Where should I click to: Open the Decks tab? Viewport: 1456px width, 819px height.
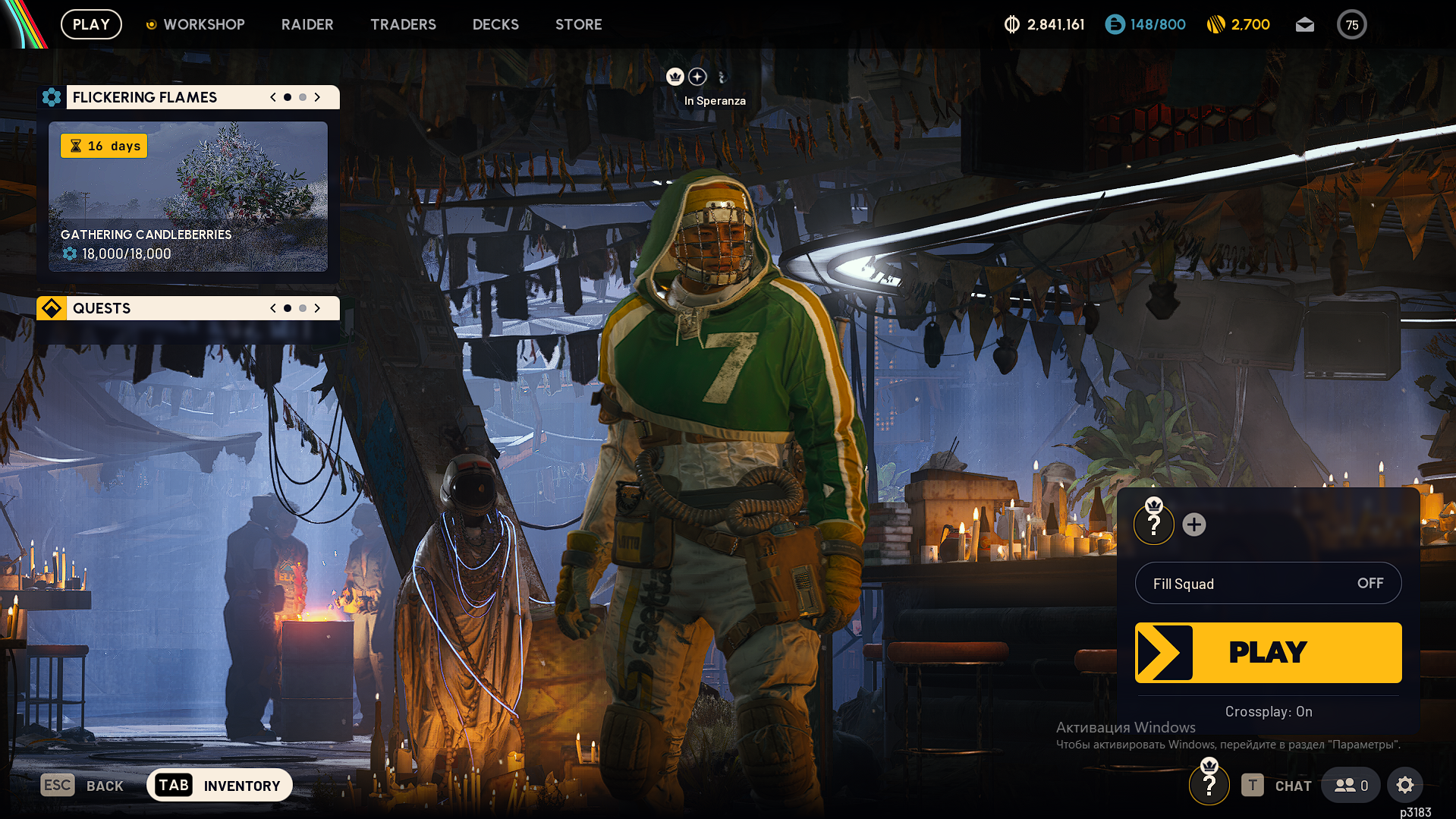495,24
